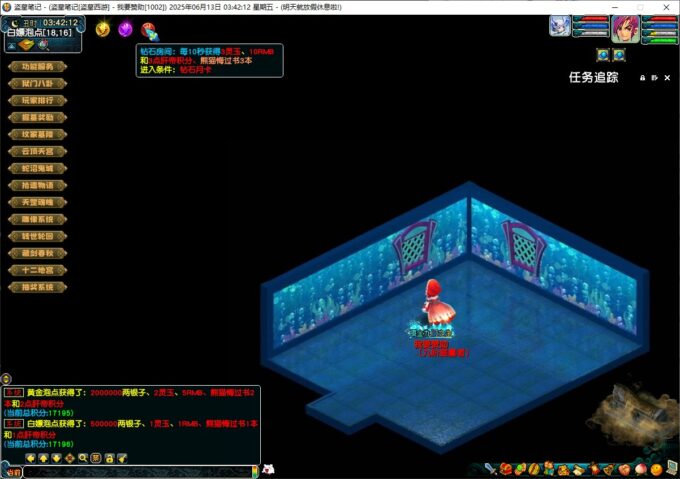The image size is (680, 479).
Task: Click the chat lock icon button
Action: point(109,458)
